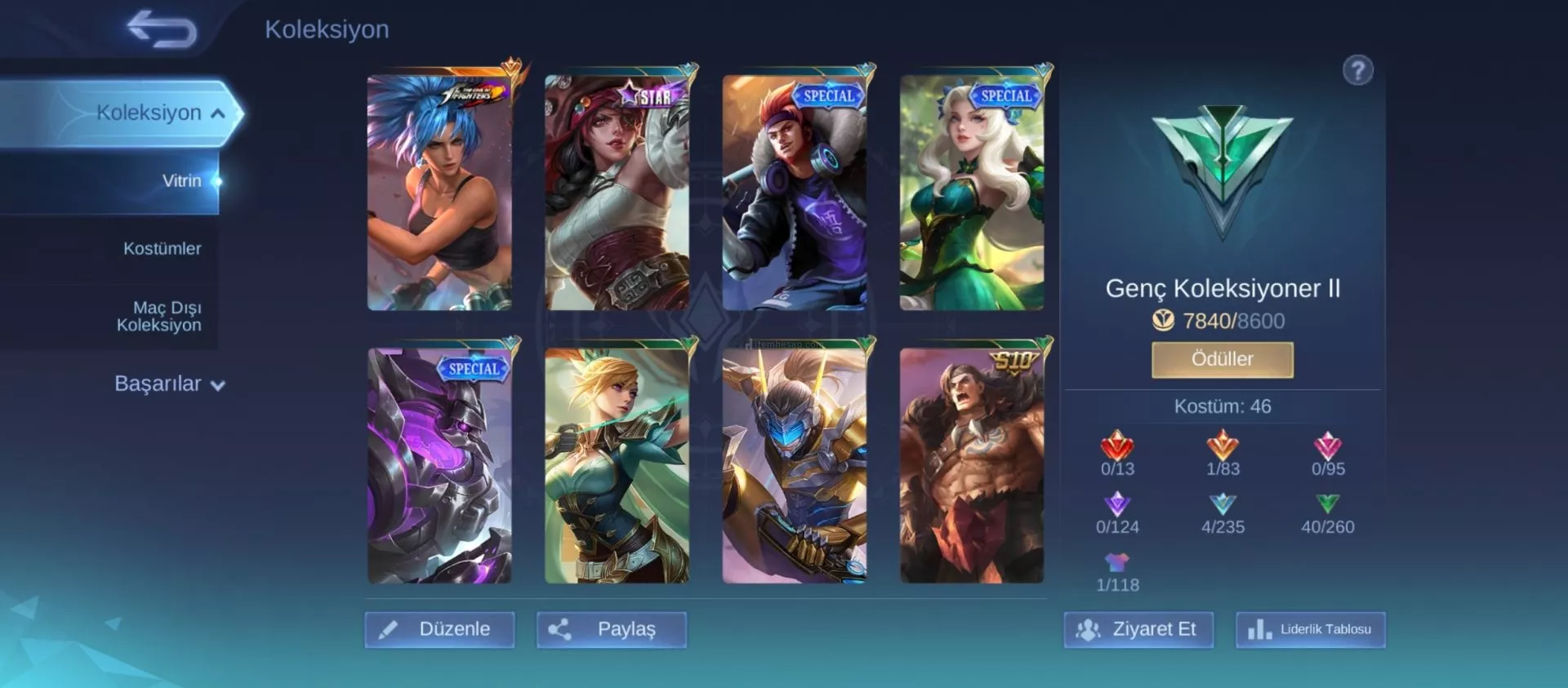This screenshot has width=1568, height=688.
Task: Select the white-haired green dress skin card
Action: click(972, 193)
